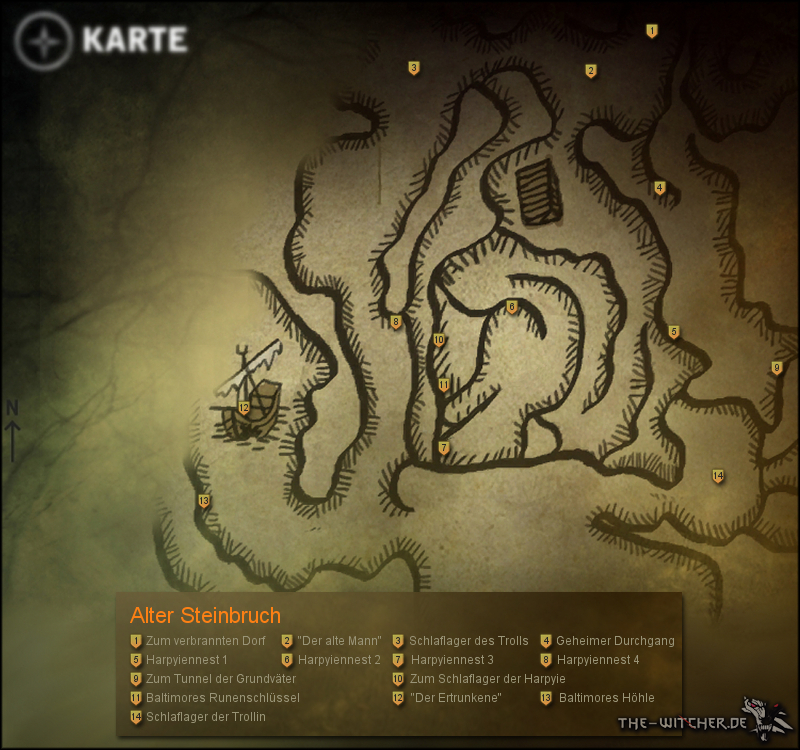Viewport: 800px width, 750px height.
Task: Select map marker number 14
Action: point(718,476)
